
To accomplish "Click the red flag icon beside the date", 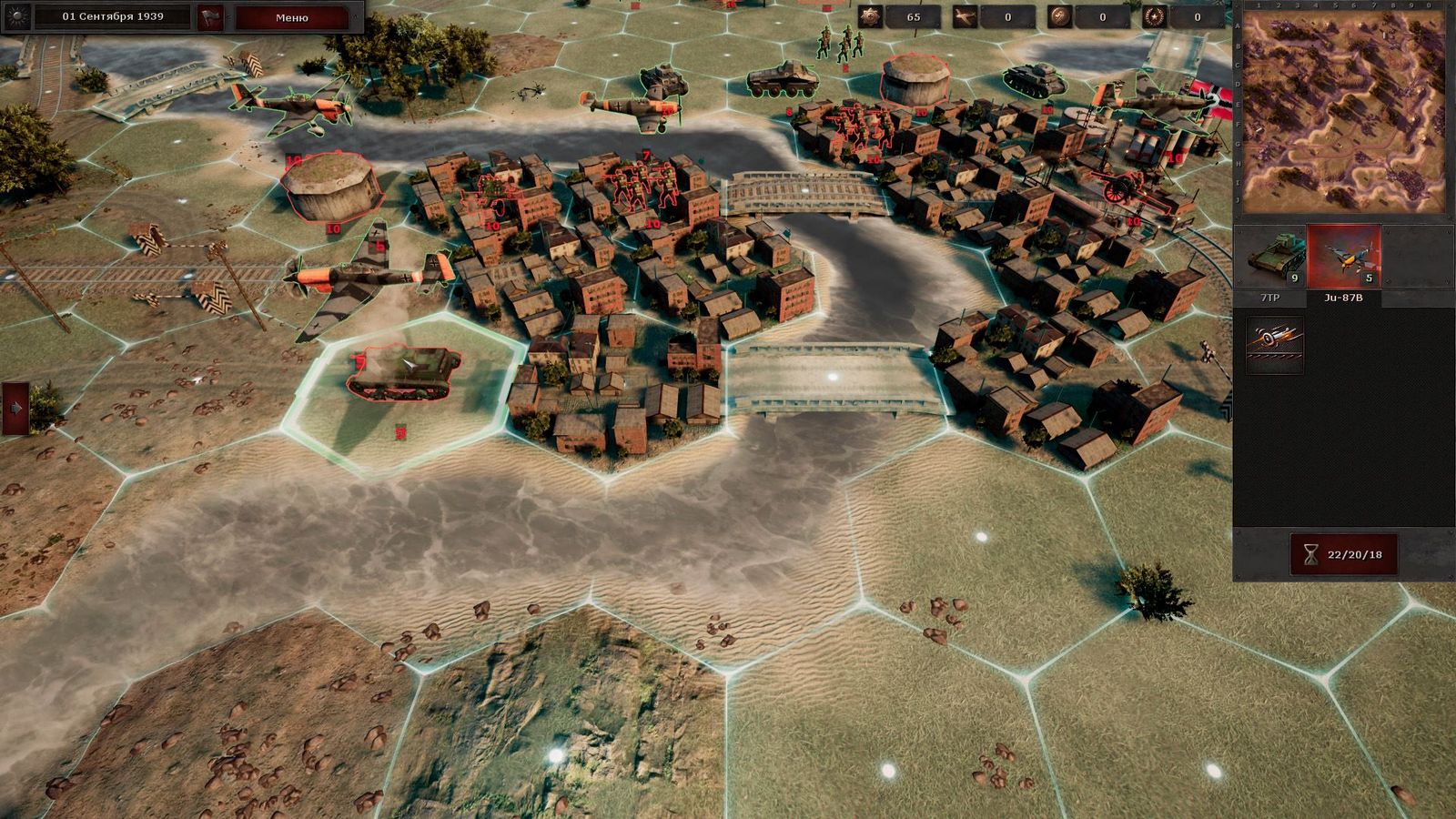I will pos(210,15).
